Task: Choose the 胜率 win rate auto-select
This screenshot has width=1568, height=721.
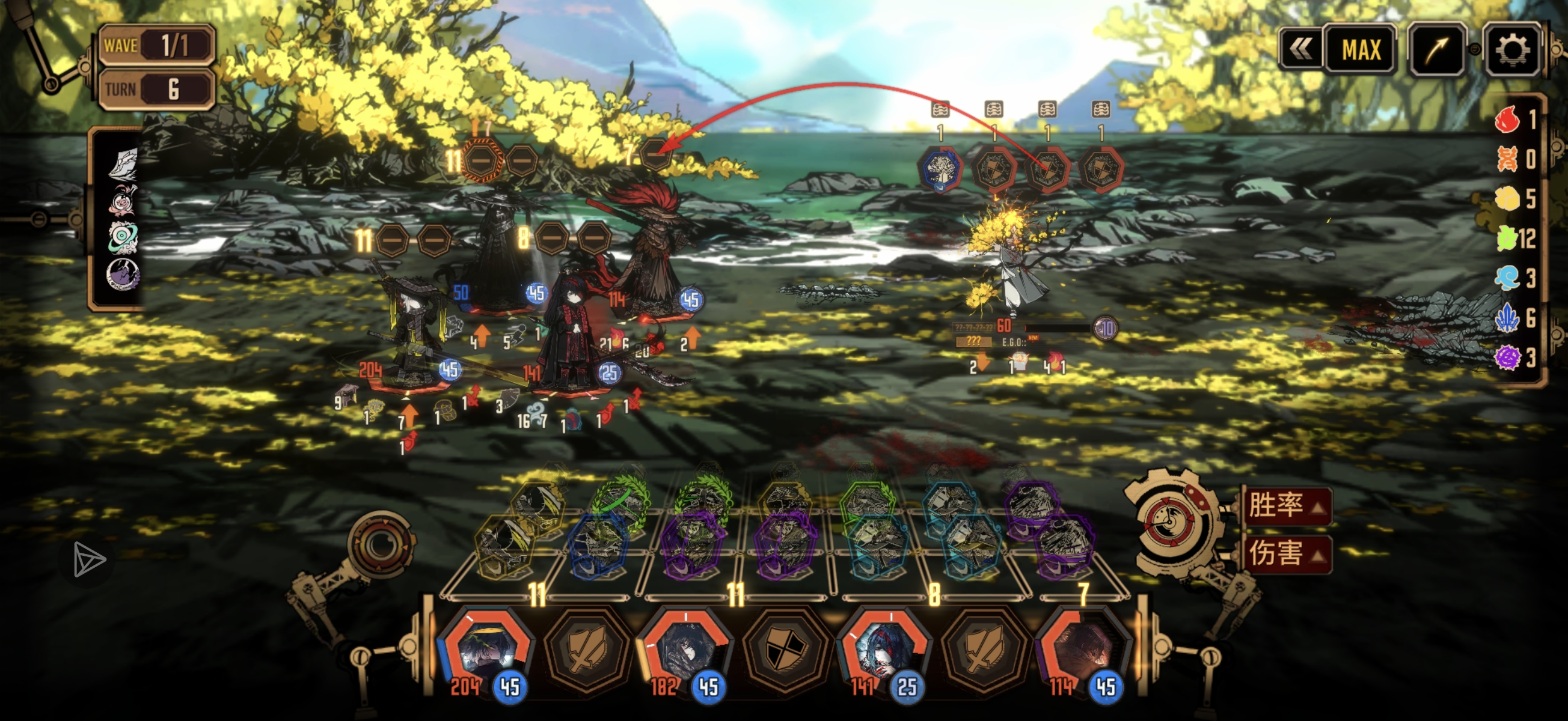Action: 1284,505
